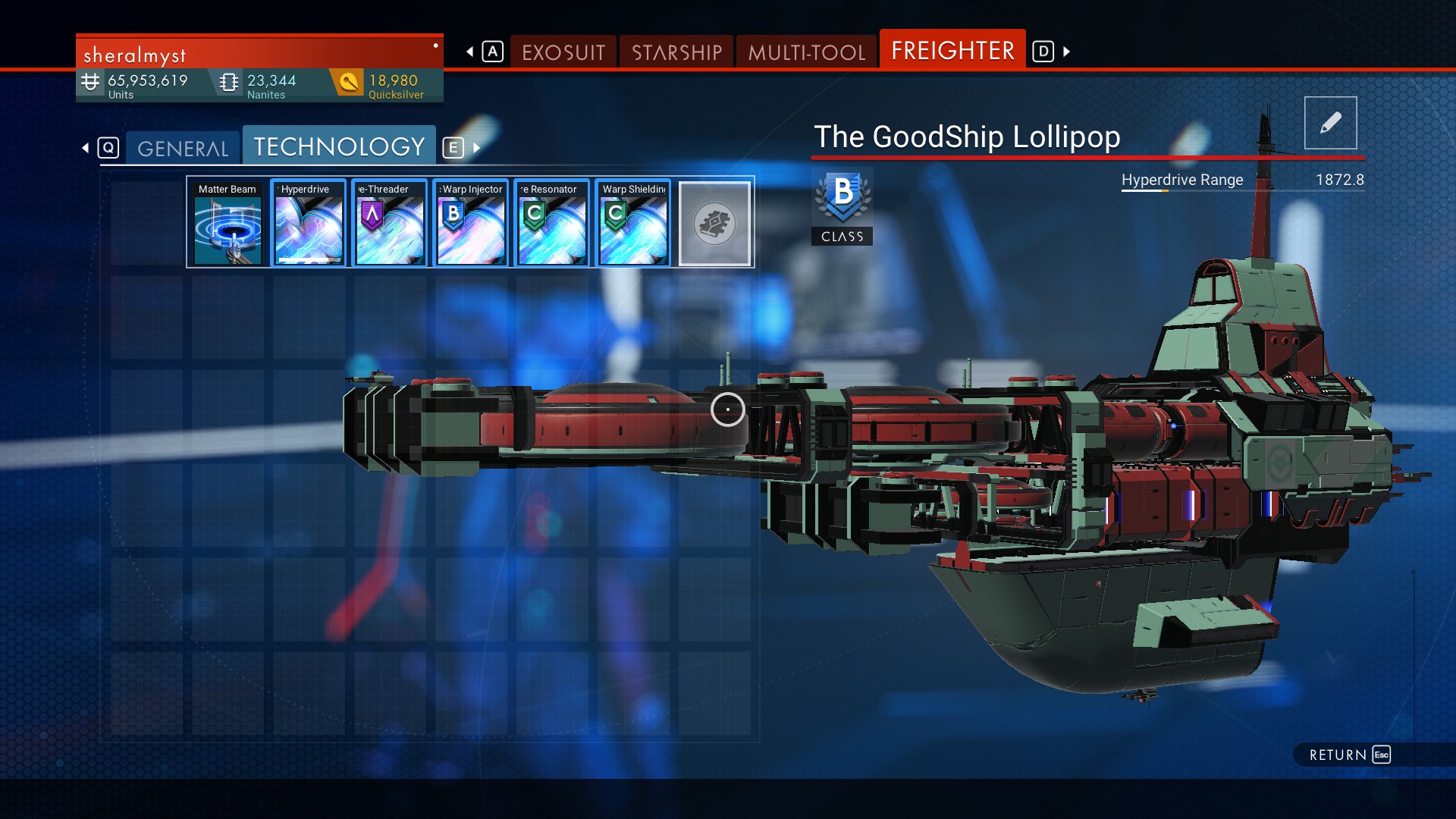Select the Multi-Tool tab

[x=806, y=52]
